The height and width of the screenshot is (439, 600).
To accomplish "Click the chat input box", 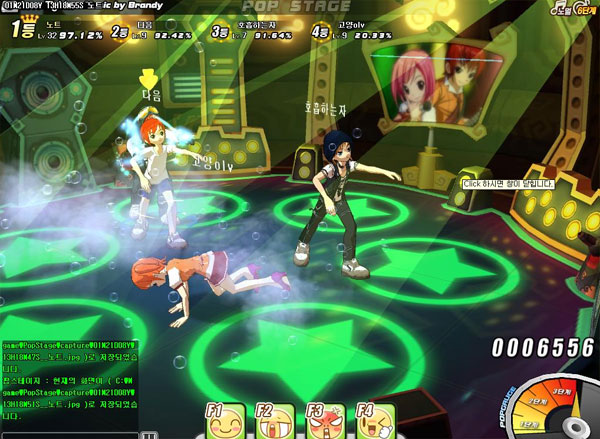I will 68,434.
